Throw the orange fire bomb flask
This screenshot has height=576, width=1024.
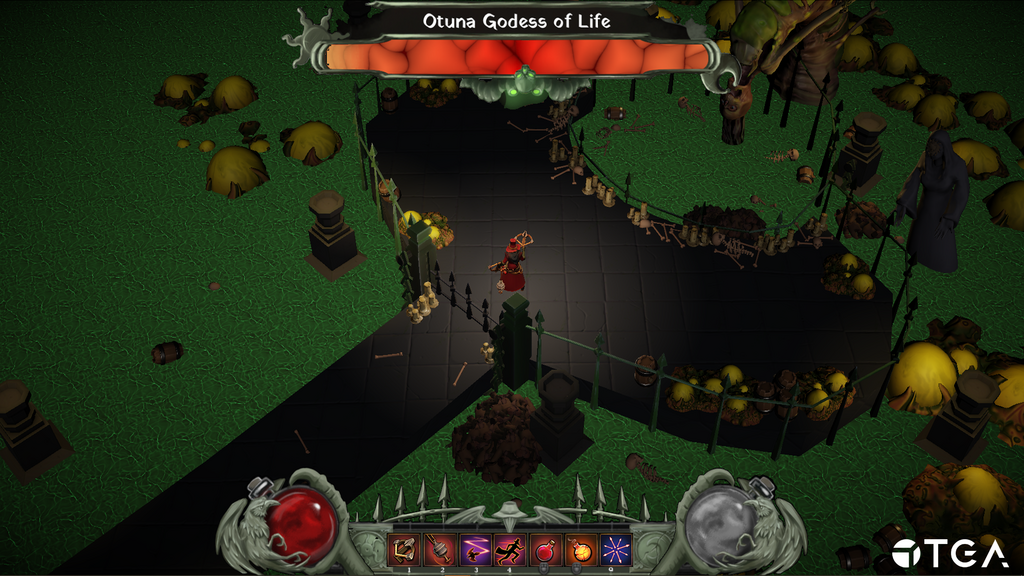(x=580, y=549)
